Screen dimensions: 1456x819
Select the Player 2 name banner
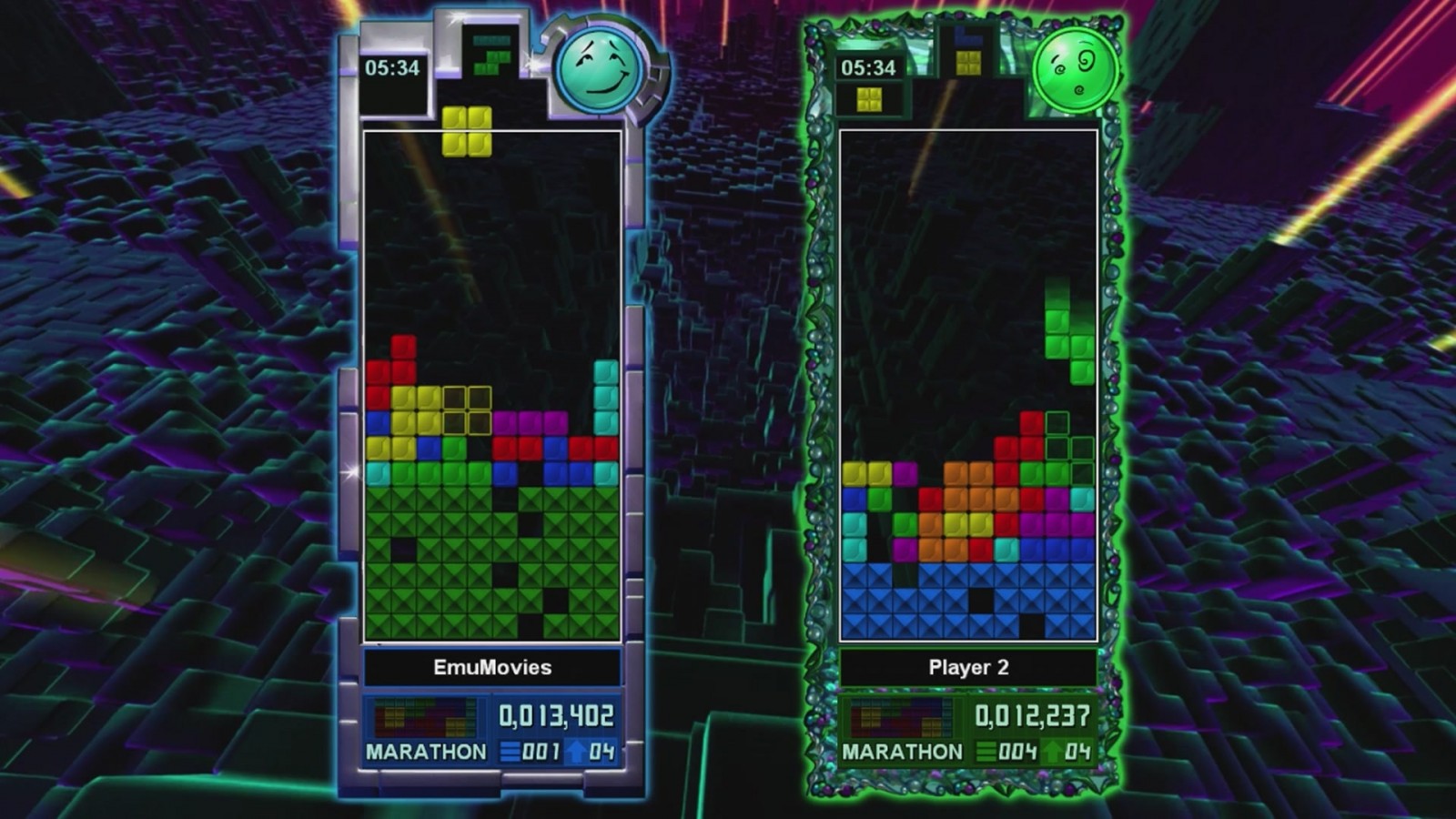coord(968,665)
